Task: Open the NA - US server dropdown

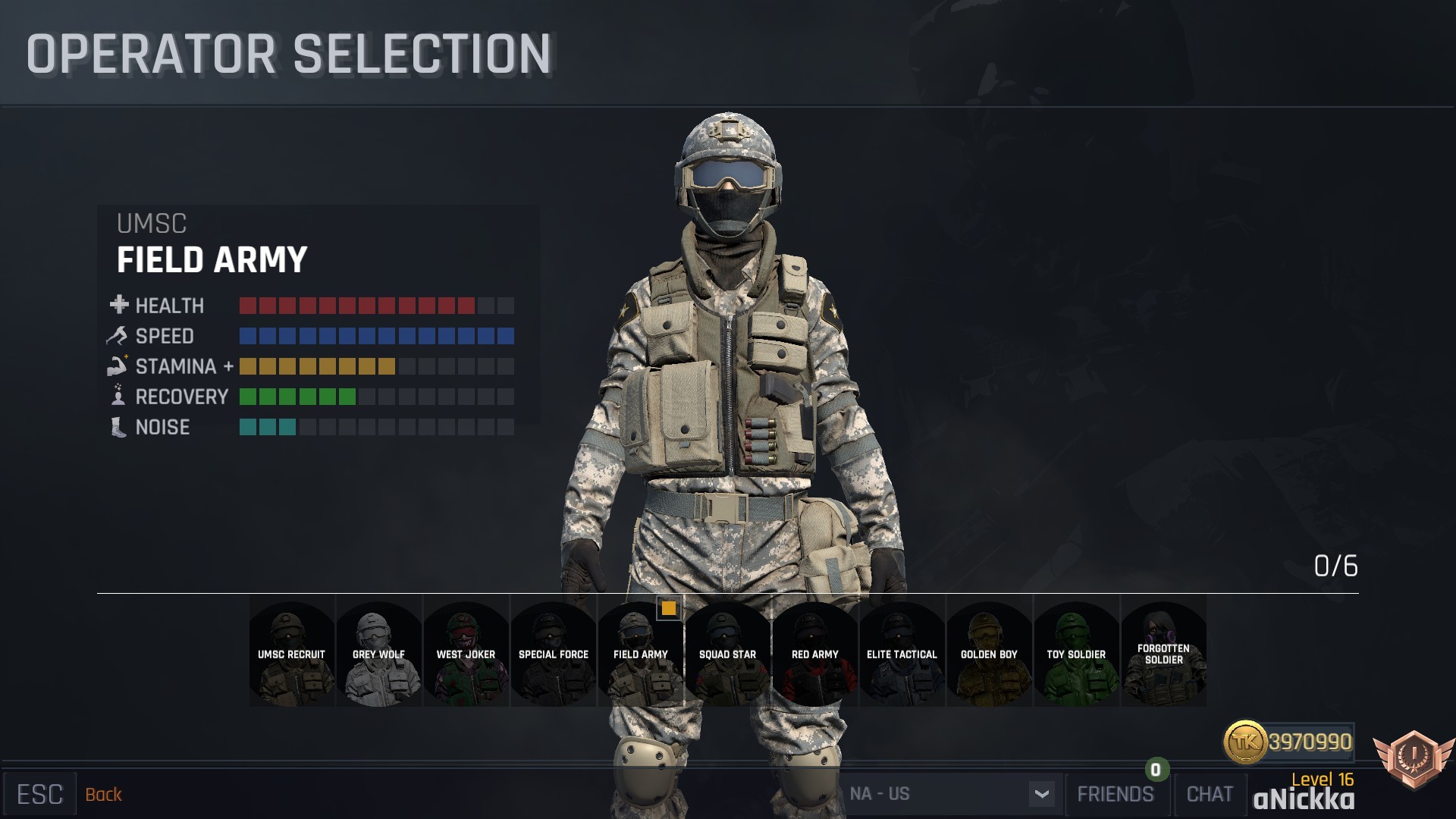Action: (1043, 794)
